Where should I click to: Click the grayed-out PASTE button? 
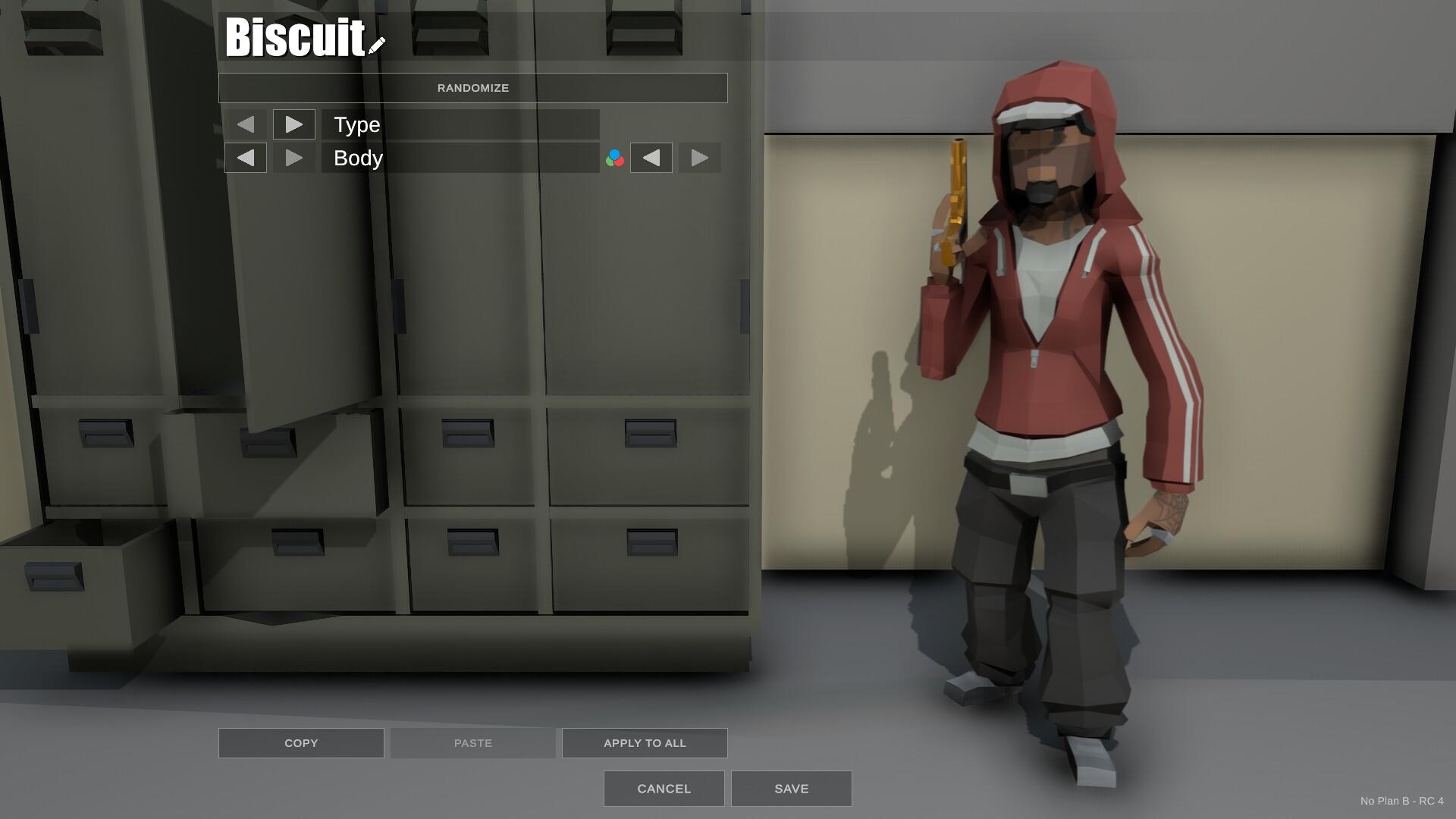472,742
